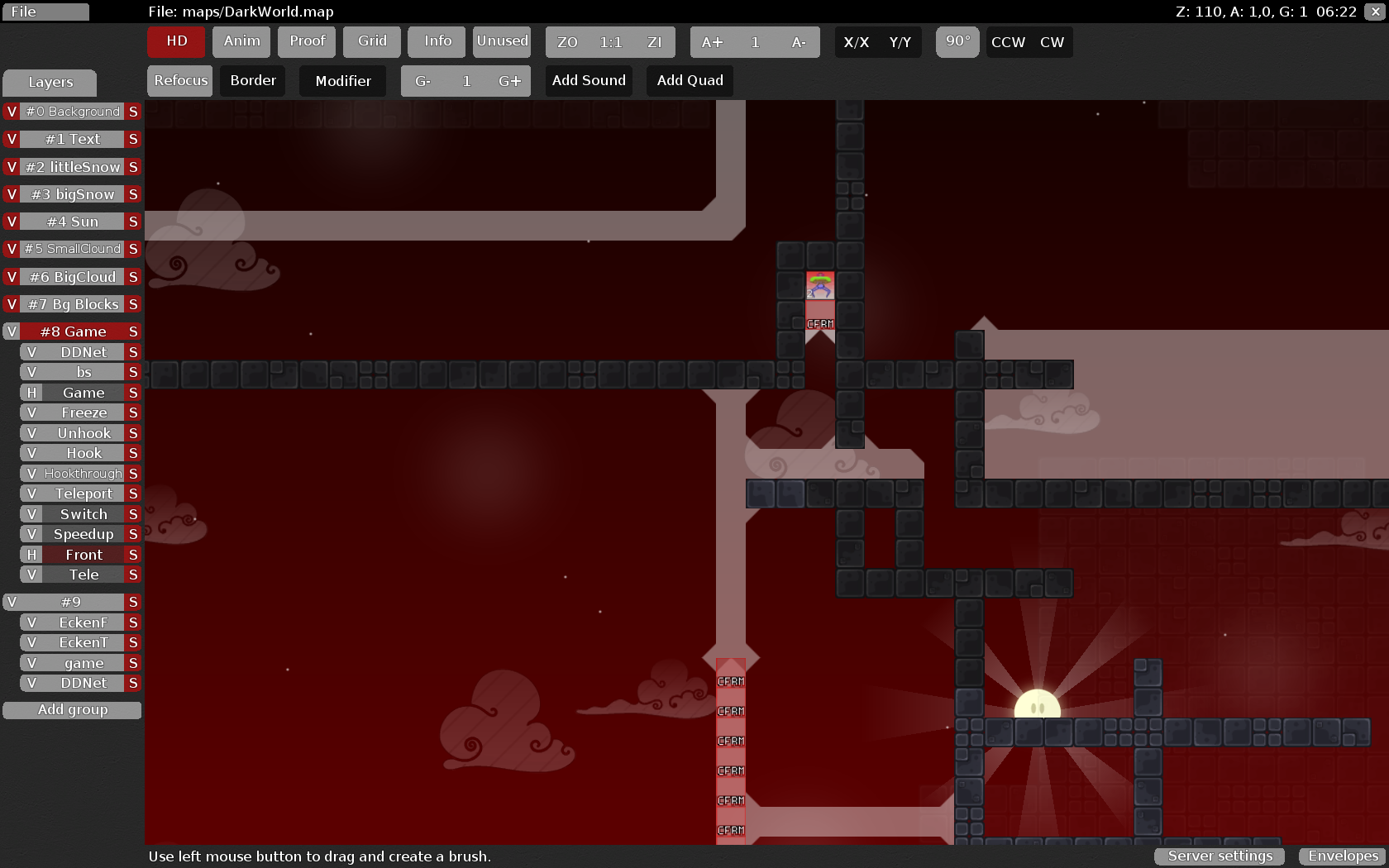Click Add Sound
This screenshot has height=868, width=1389.
pyautogui.click(x=589, y=81)
